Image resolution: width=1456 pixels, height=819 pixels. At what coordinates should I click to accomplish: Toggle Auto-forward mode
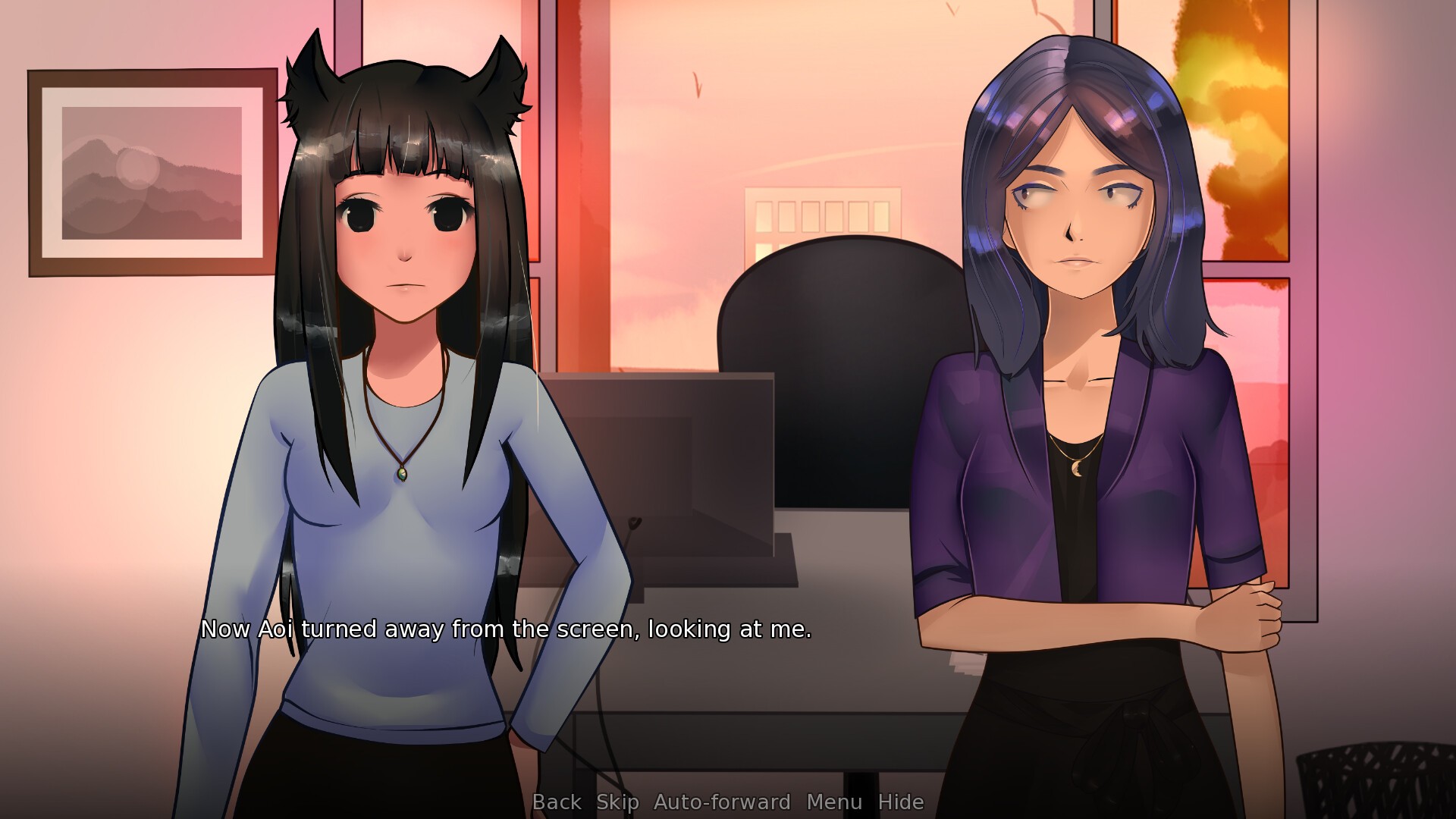pos(722,802)
